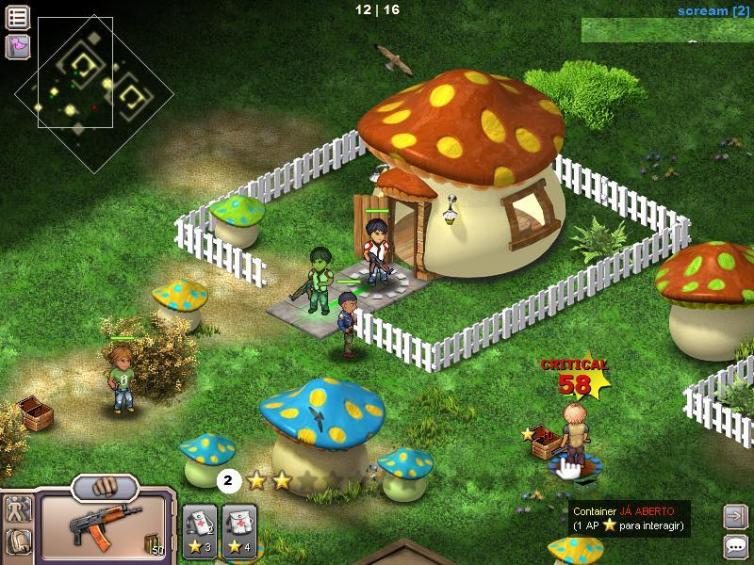Viewport: 754px width, 565px height.
Task: Open the chat speech bubble
Action: pos(735,546)
